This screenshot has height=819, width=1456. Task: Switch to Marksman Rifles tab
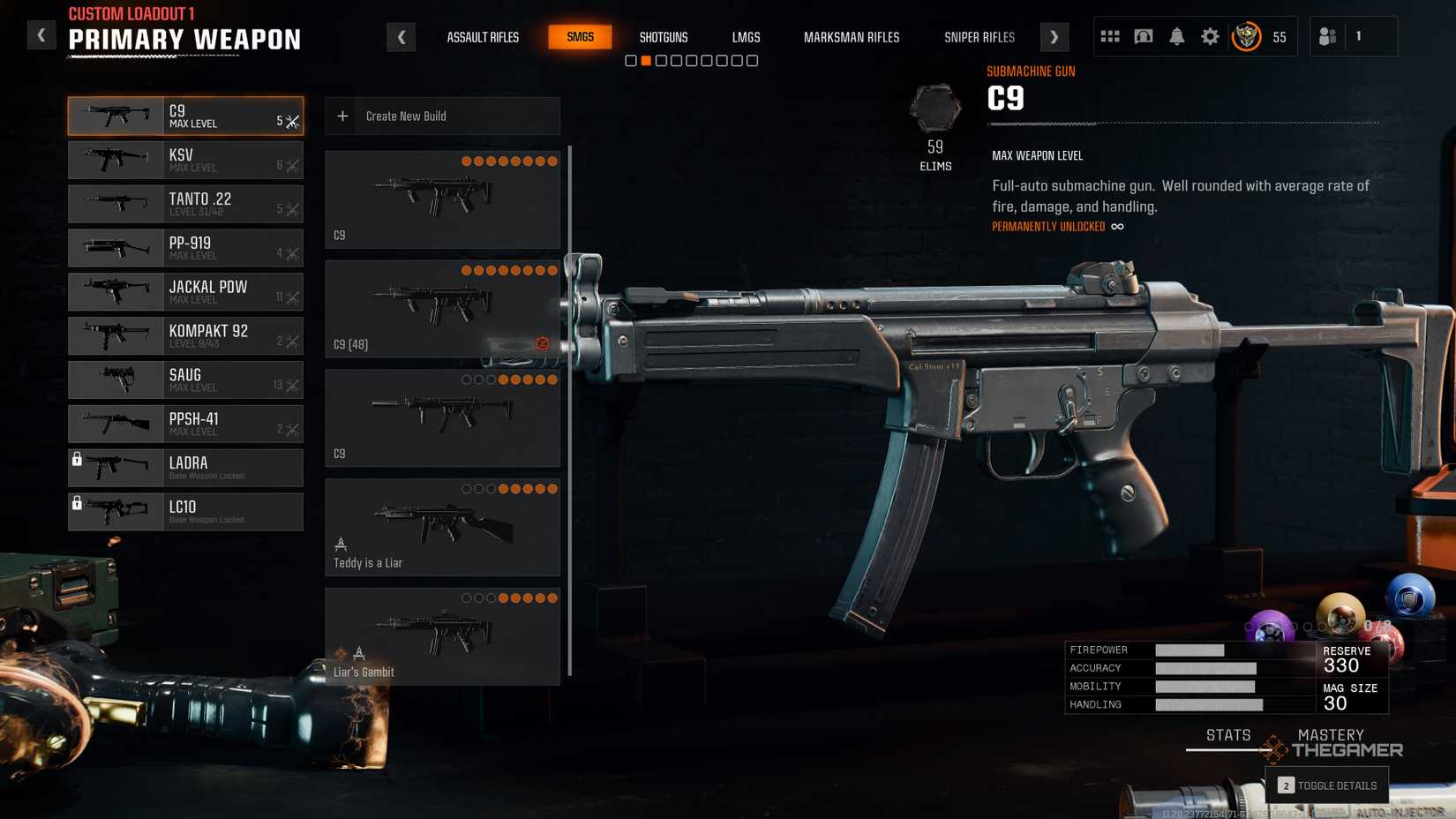click(x=851, y=37)
